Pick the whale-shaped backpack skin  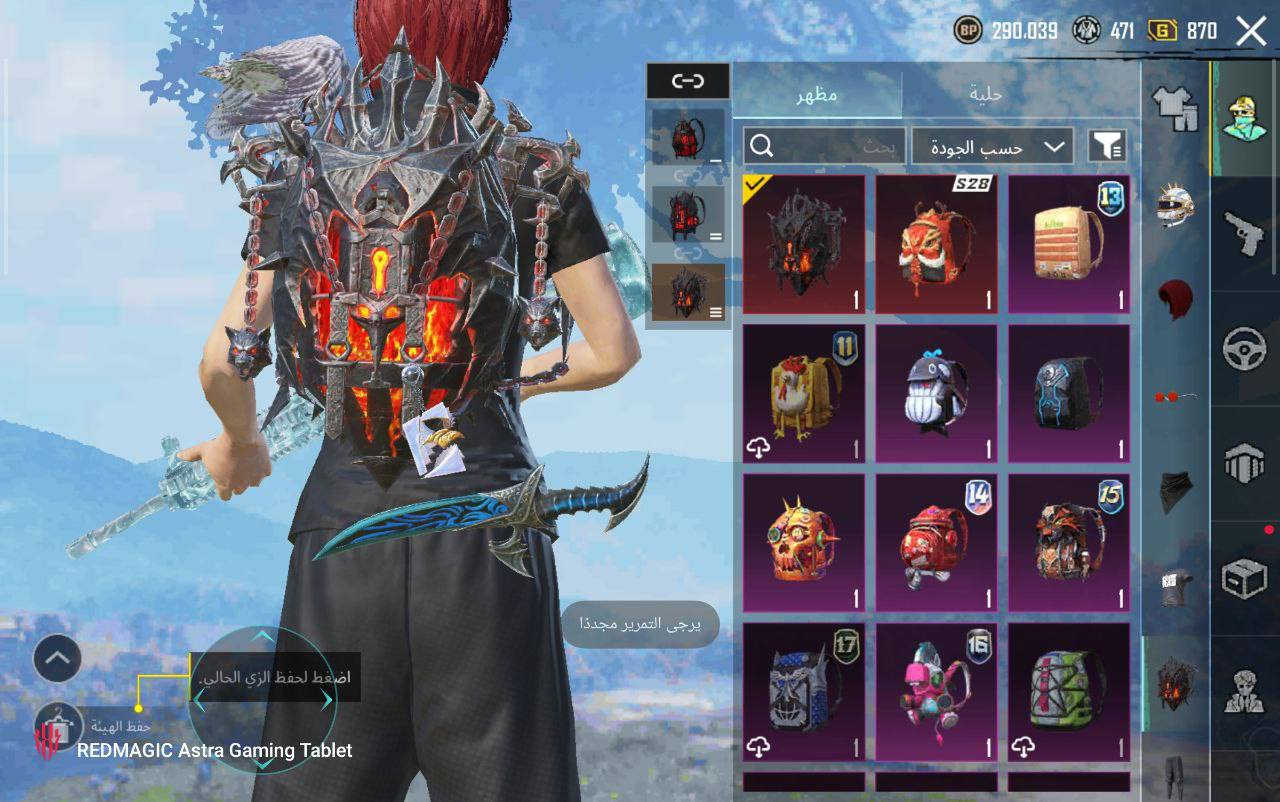tap(937, 393)
